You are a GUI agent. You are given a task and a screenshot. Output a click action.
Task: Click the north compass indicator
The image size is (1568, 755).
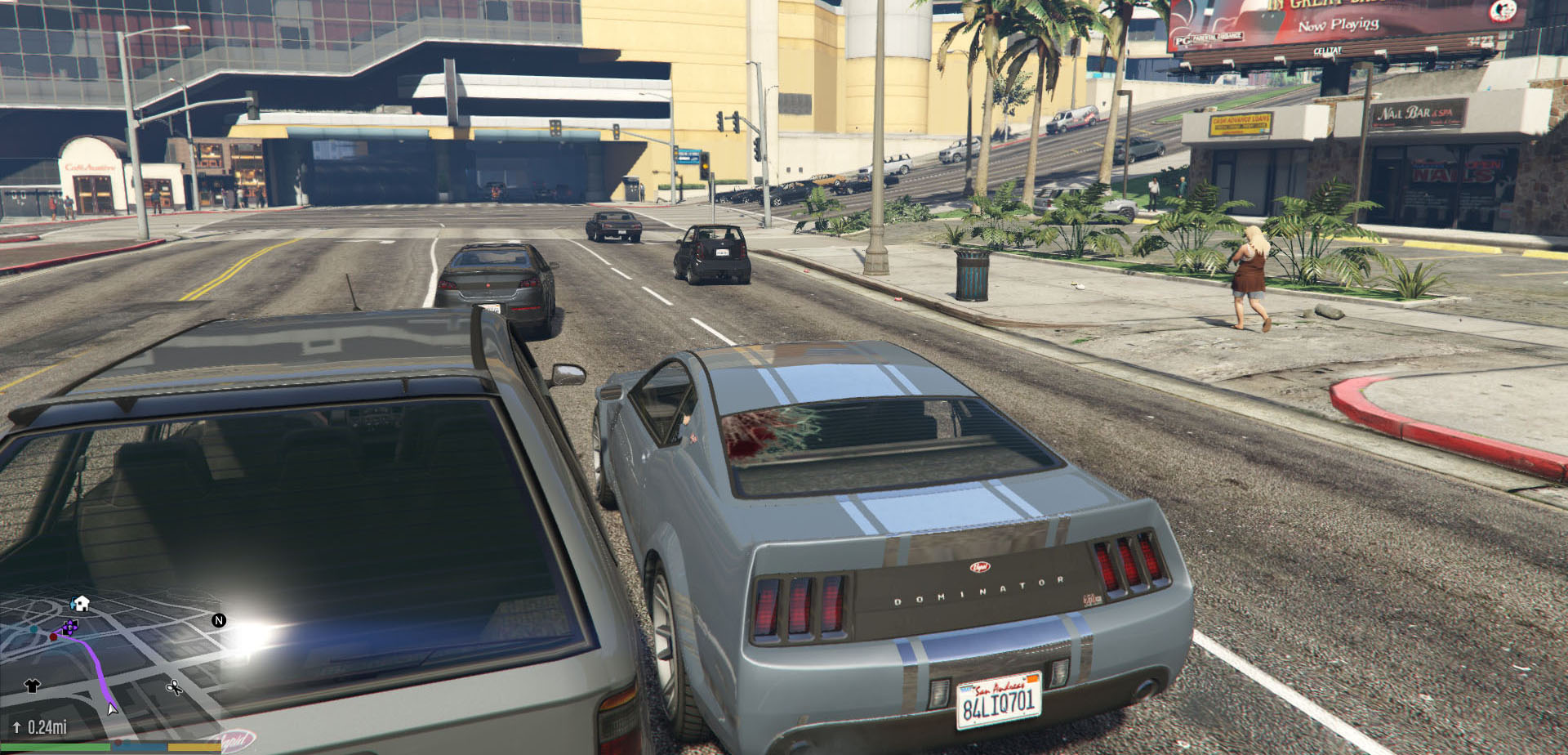(x=218, y=620)
